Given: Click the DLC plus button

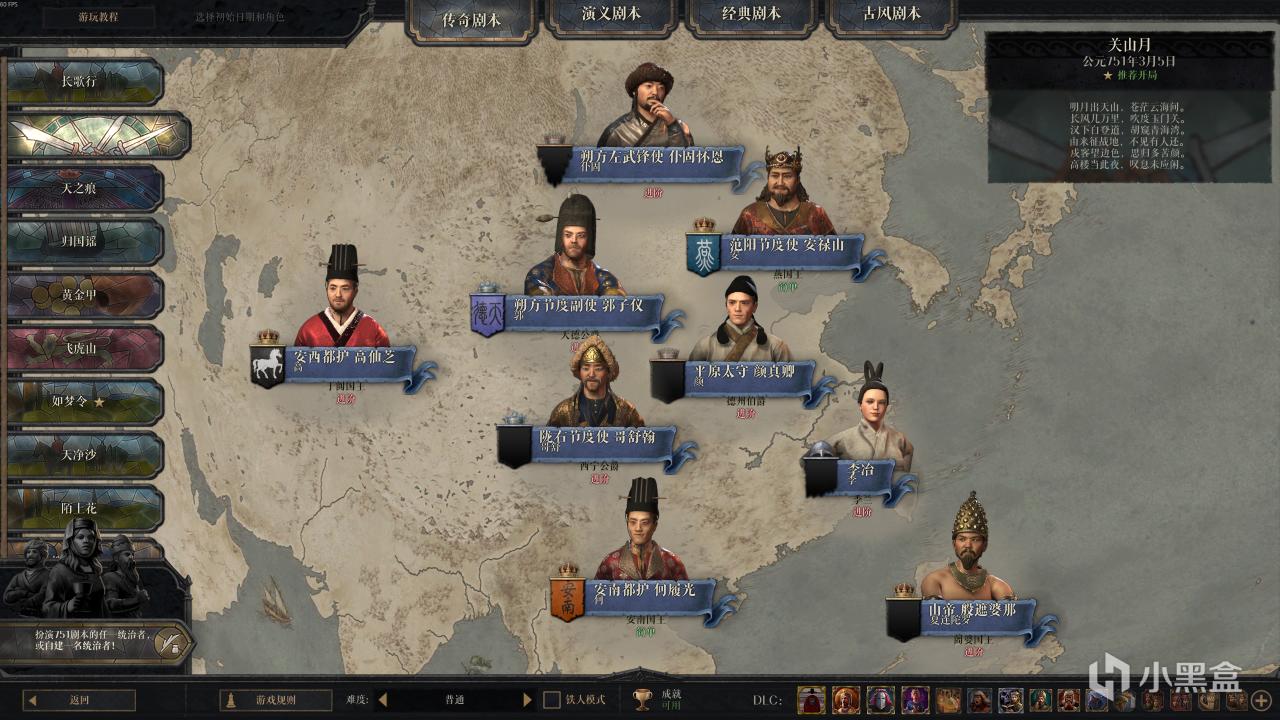Looking at the screenshot, I should click(1261, 700).
